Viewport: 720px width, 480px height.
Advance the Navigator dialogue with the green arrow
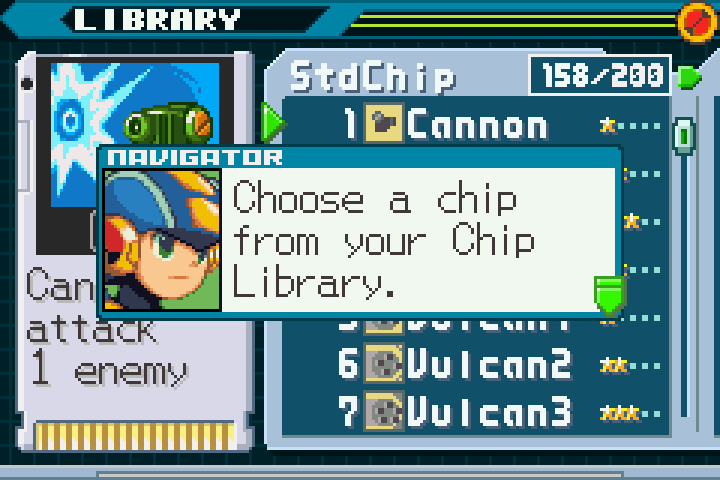point(609,294)
